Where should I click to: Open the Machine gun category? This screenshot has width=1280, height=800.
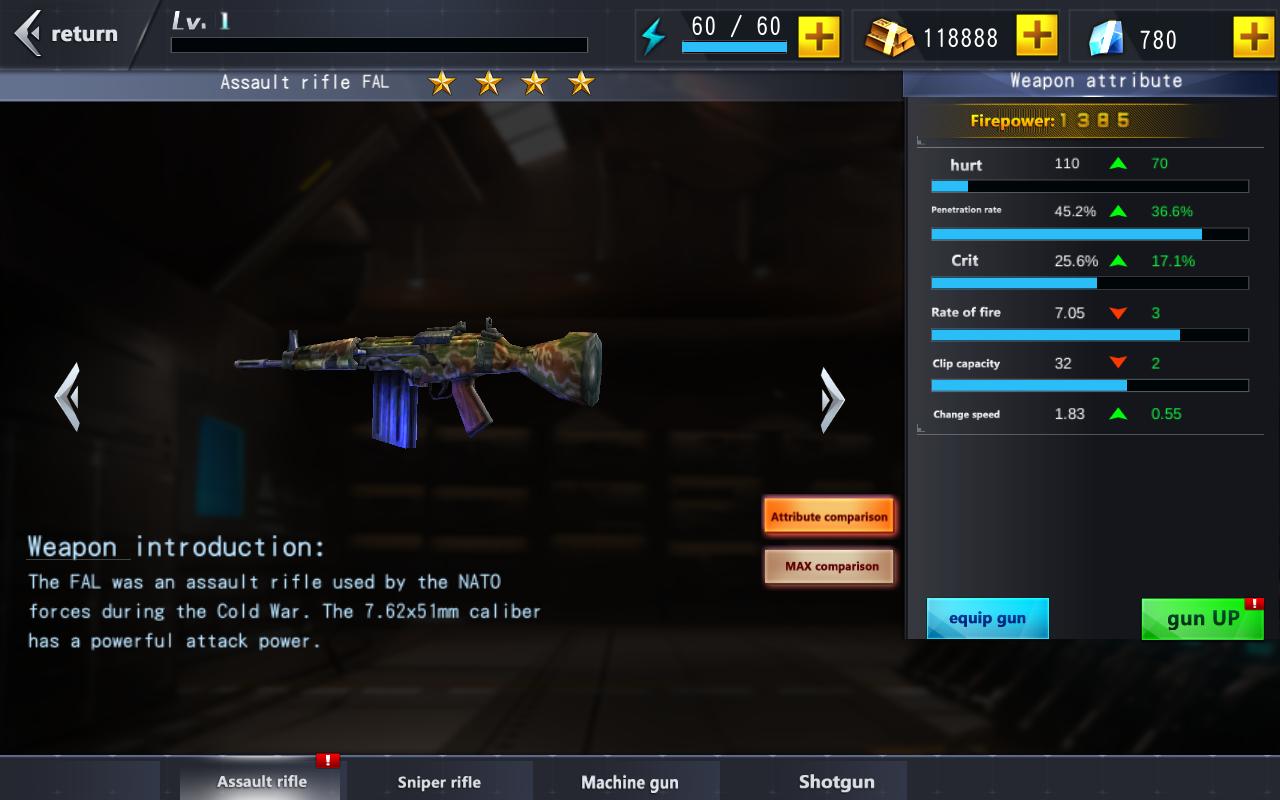point(629,782)
